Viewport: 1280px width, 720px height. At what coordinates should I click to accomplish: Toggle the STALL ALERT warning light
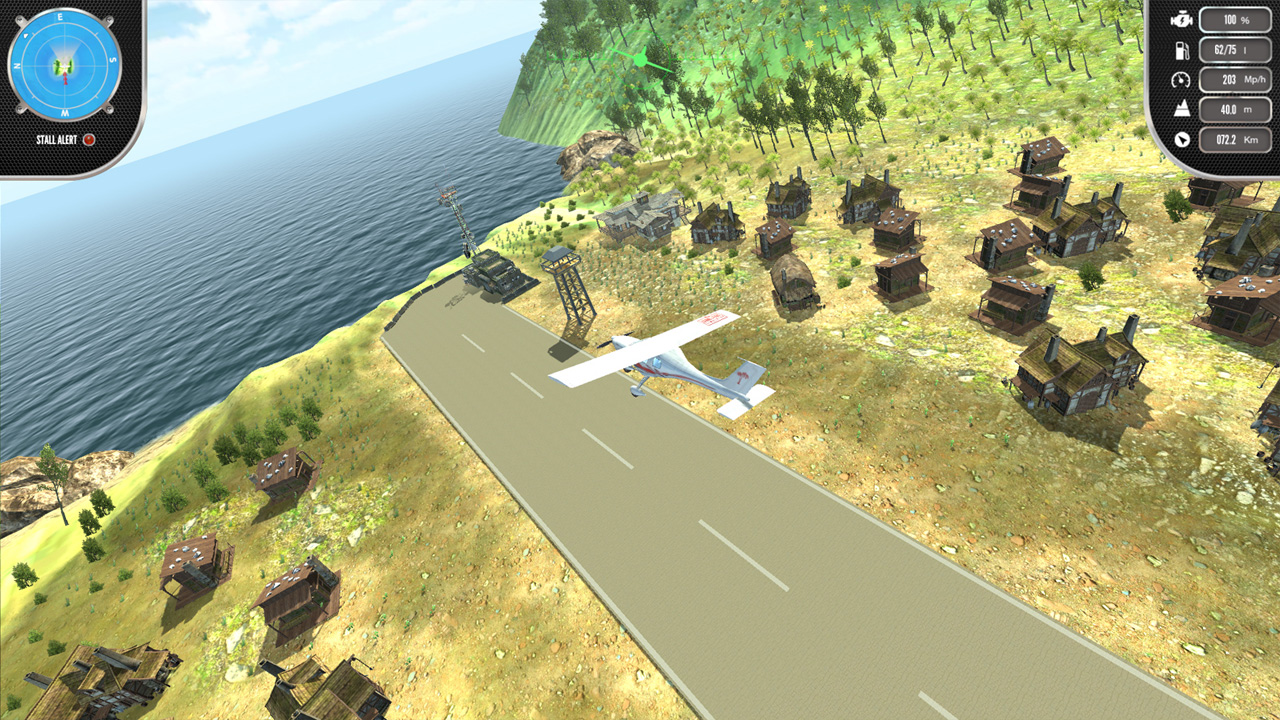[x=90, y=141]
